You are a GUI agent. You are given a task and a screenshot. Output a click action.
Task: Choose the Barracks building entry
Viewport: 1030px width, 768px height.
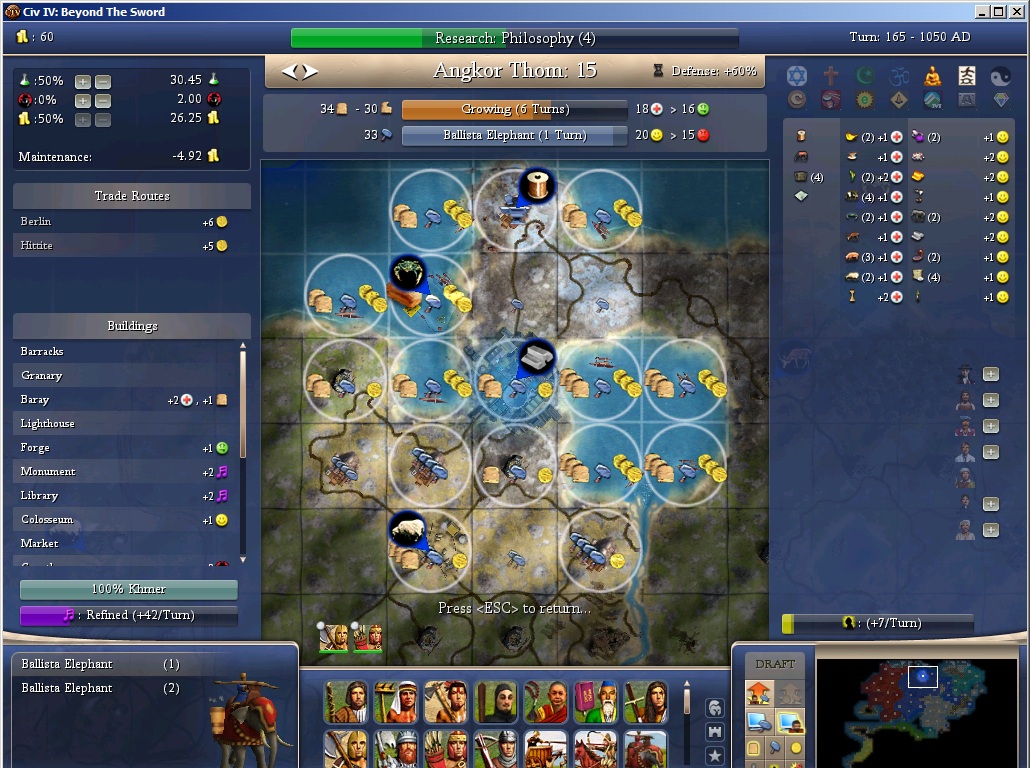(42, 352)
